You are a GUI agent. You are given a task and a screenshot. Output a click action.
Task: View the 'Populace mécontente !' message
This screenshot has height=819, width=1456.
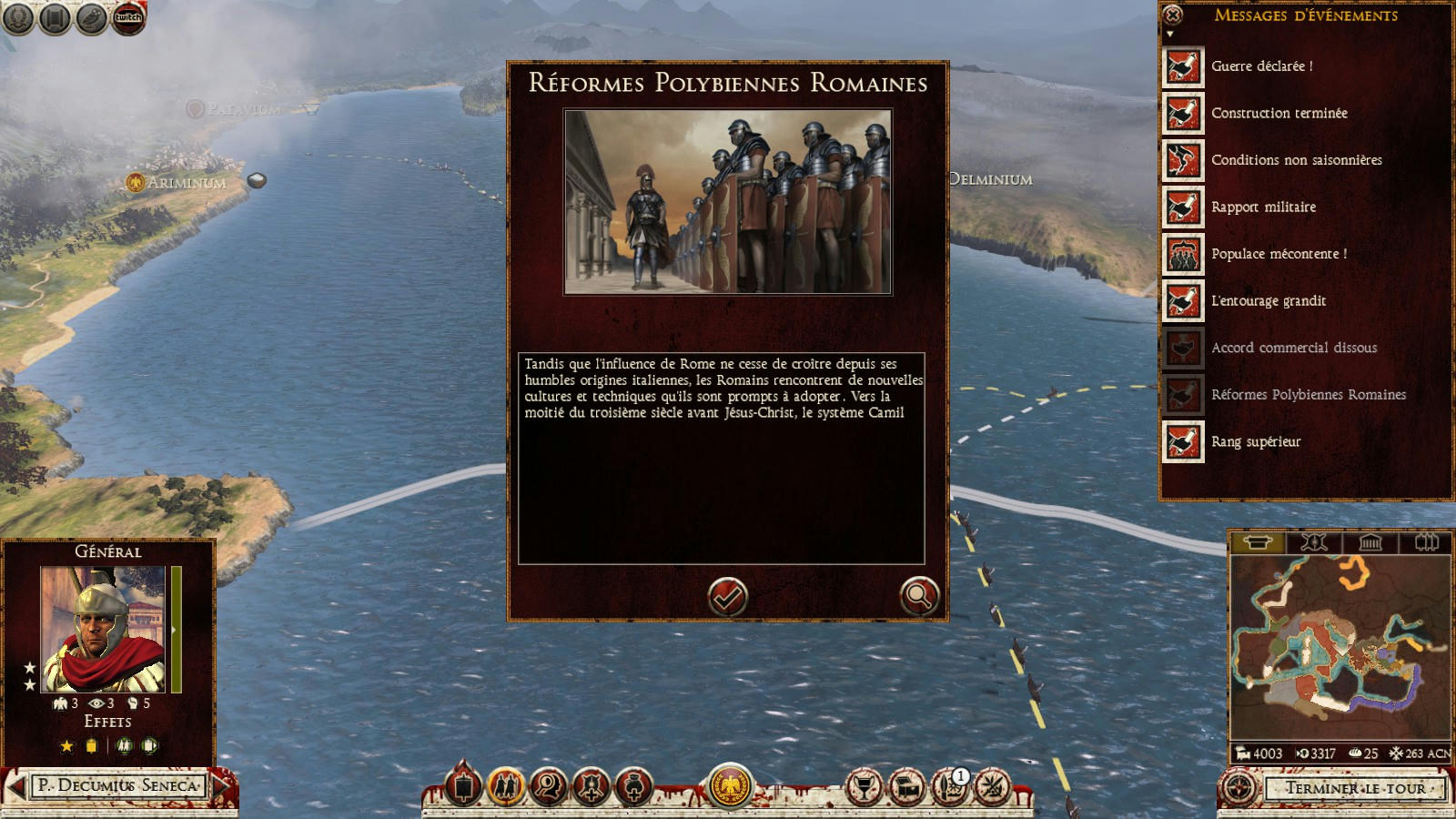1279,255
